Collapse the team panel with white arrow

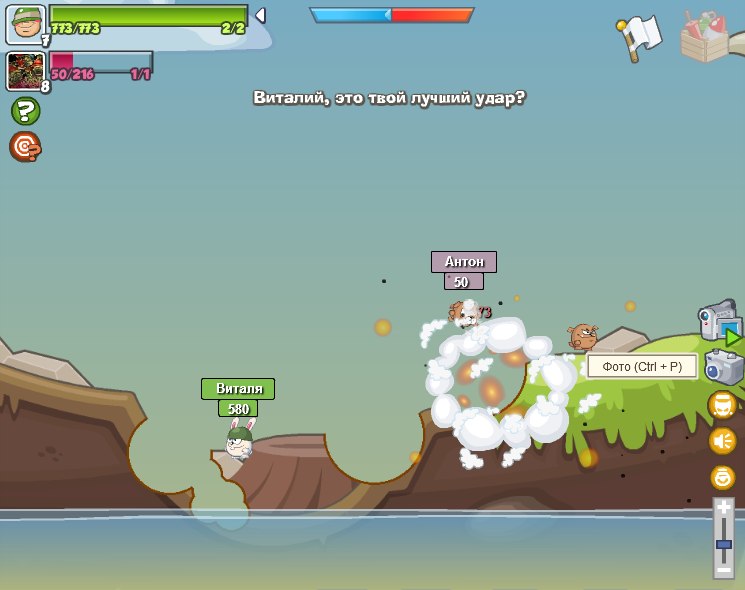pos(260,15)
